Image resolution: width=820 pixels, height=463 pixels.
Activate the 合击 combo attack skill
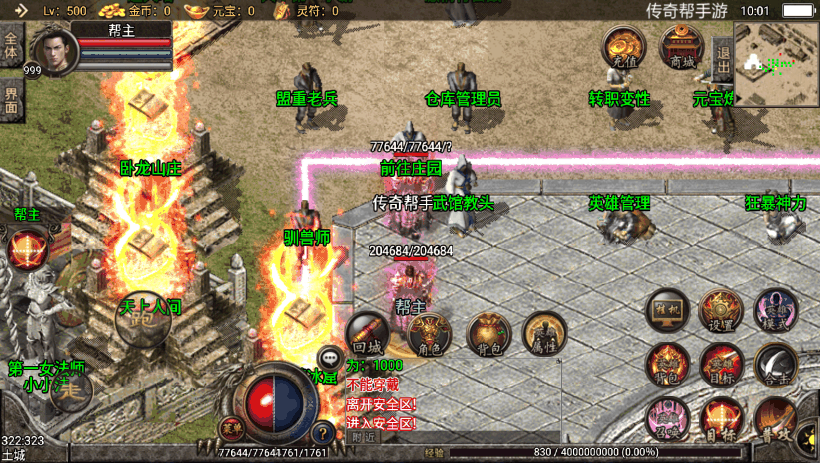(775, 364)
